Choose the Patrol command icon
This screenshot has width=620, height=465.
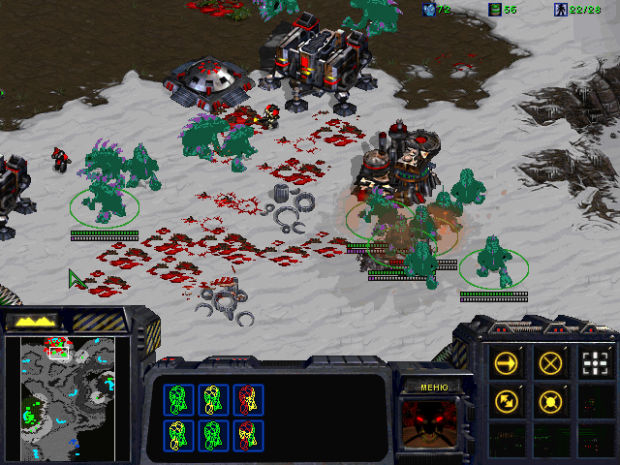[x=506, y=401]
